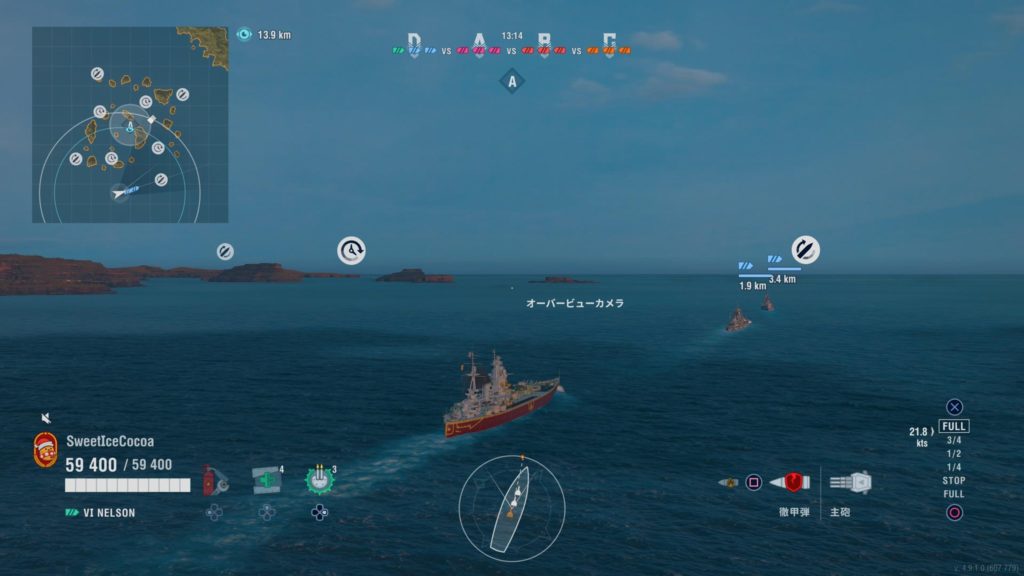The image size is (1024, 576).
Task: Click the capture point A diamond marker
Action: click(x=512, y=82)
